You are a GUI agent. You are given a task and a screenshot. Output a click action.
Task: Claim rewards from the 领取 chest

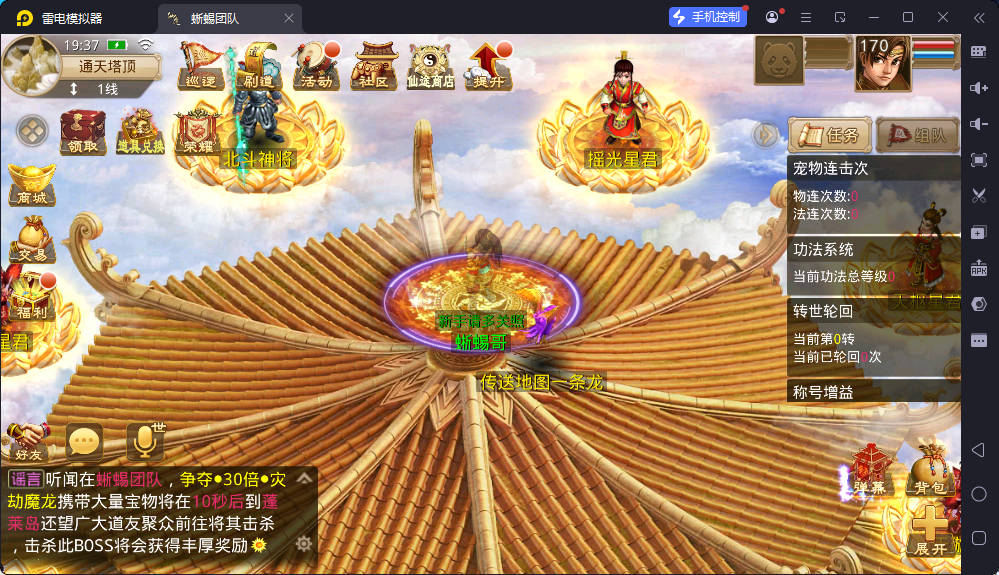pos(82,132)
